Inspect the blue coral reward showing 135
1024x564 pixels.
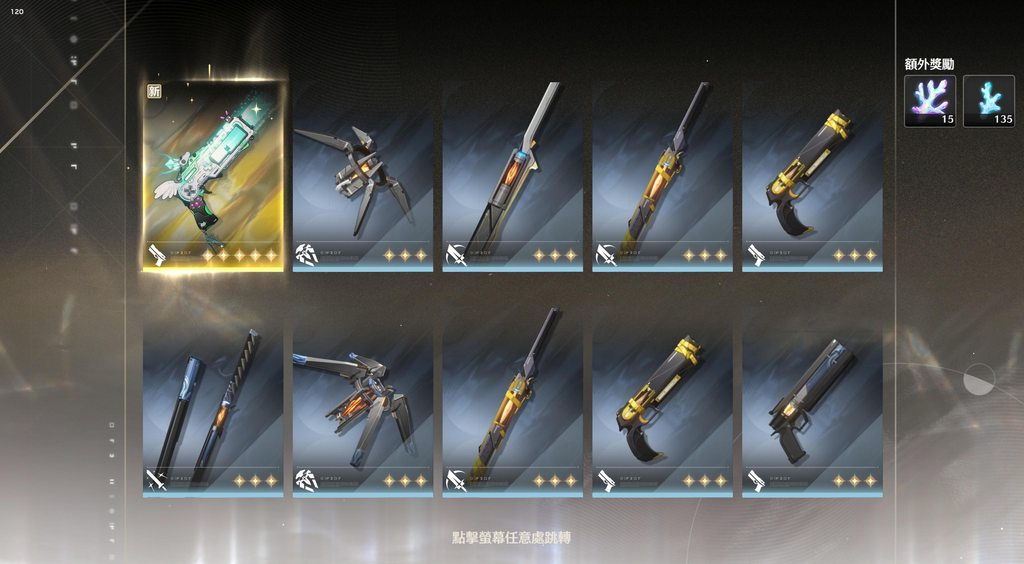pyautogui.click(x=989, y=101)
